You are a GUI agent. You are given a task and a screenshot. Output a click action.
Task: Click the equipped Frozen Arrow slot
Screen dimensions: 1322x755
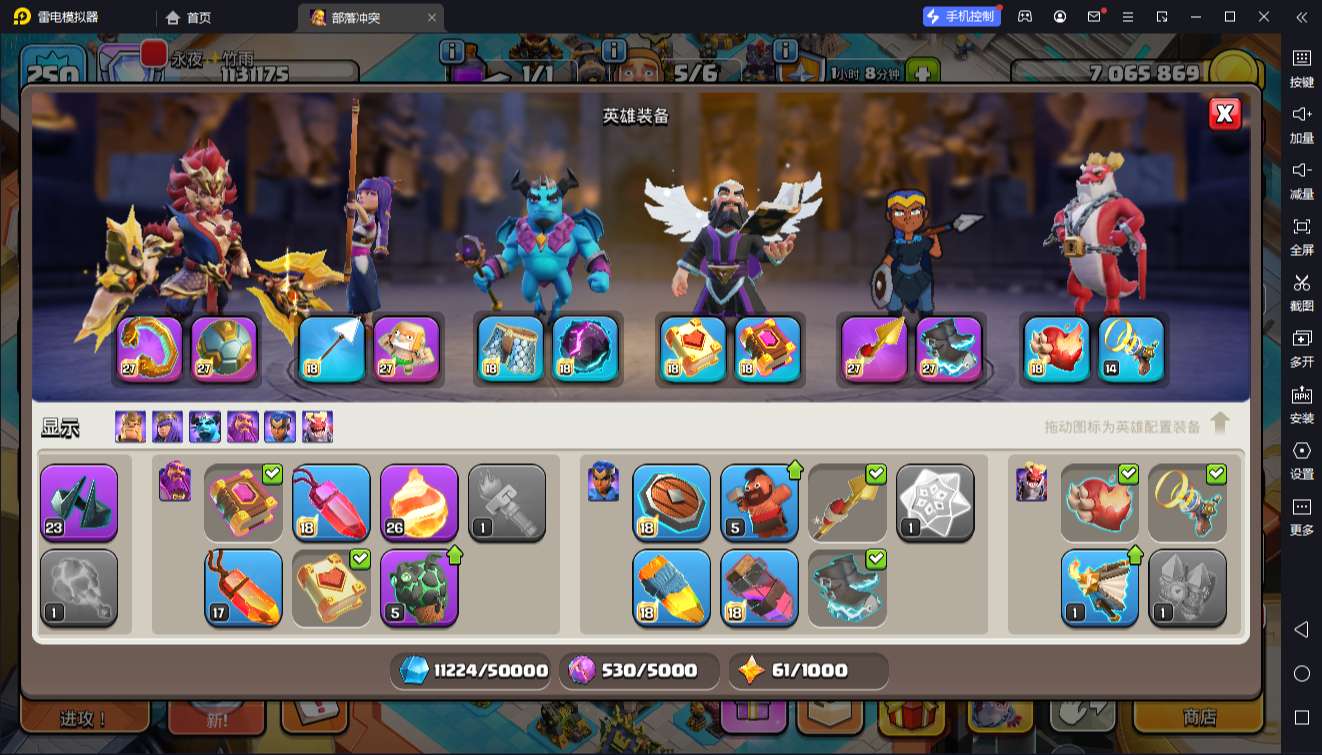[x=332, y=349]
